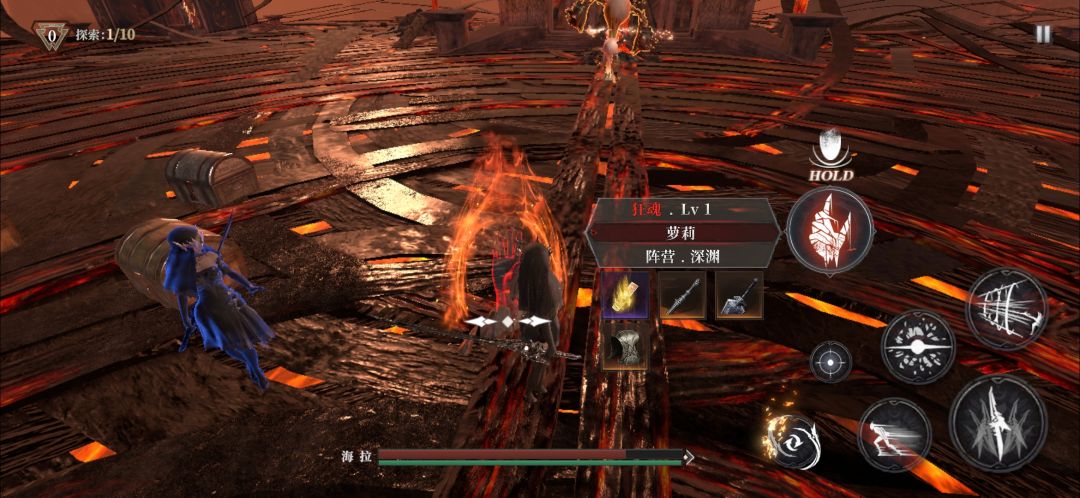Pause the game with the pause button

point(1043,33)
